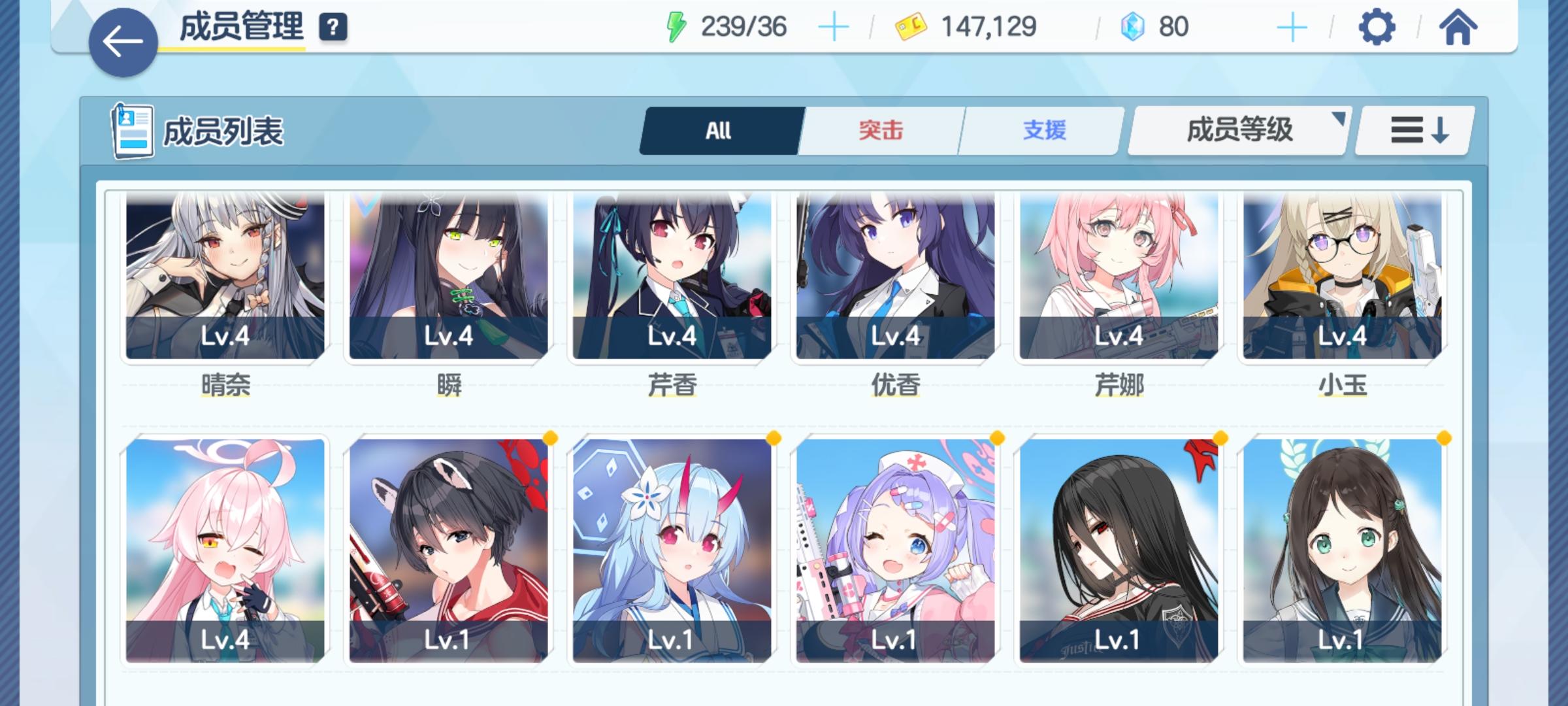Image resolution: width=1568 pixels, height=706 pixels.
Task: Switch to the 突击 tab
Action: pyautogui.click(x=879, y=129)
